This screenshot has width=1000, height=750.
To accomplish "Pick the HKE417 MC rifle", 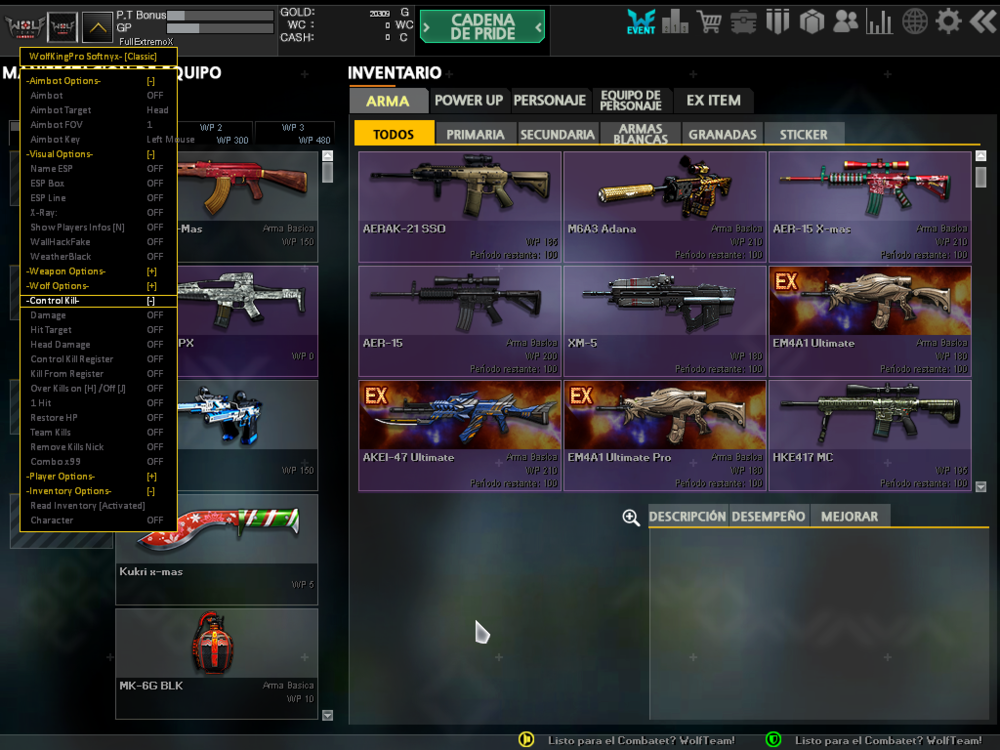I will point(870,435).
